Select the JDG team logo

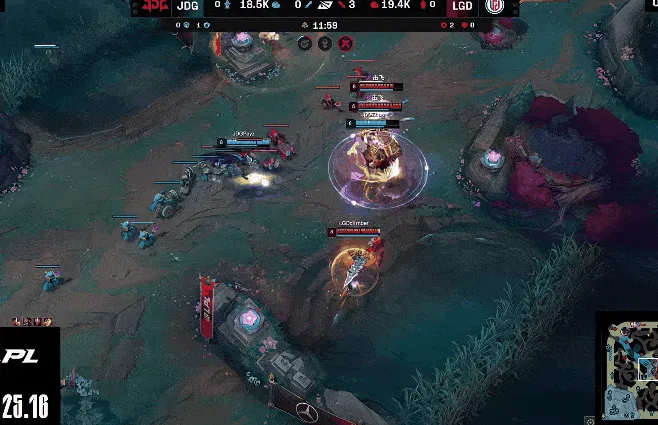point(153,7)
